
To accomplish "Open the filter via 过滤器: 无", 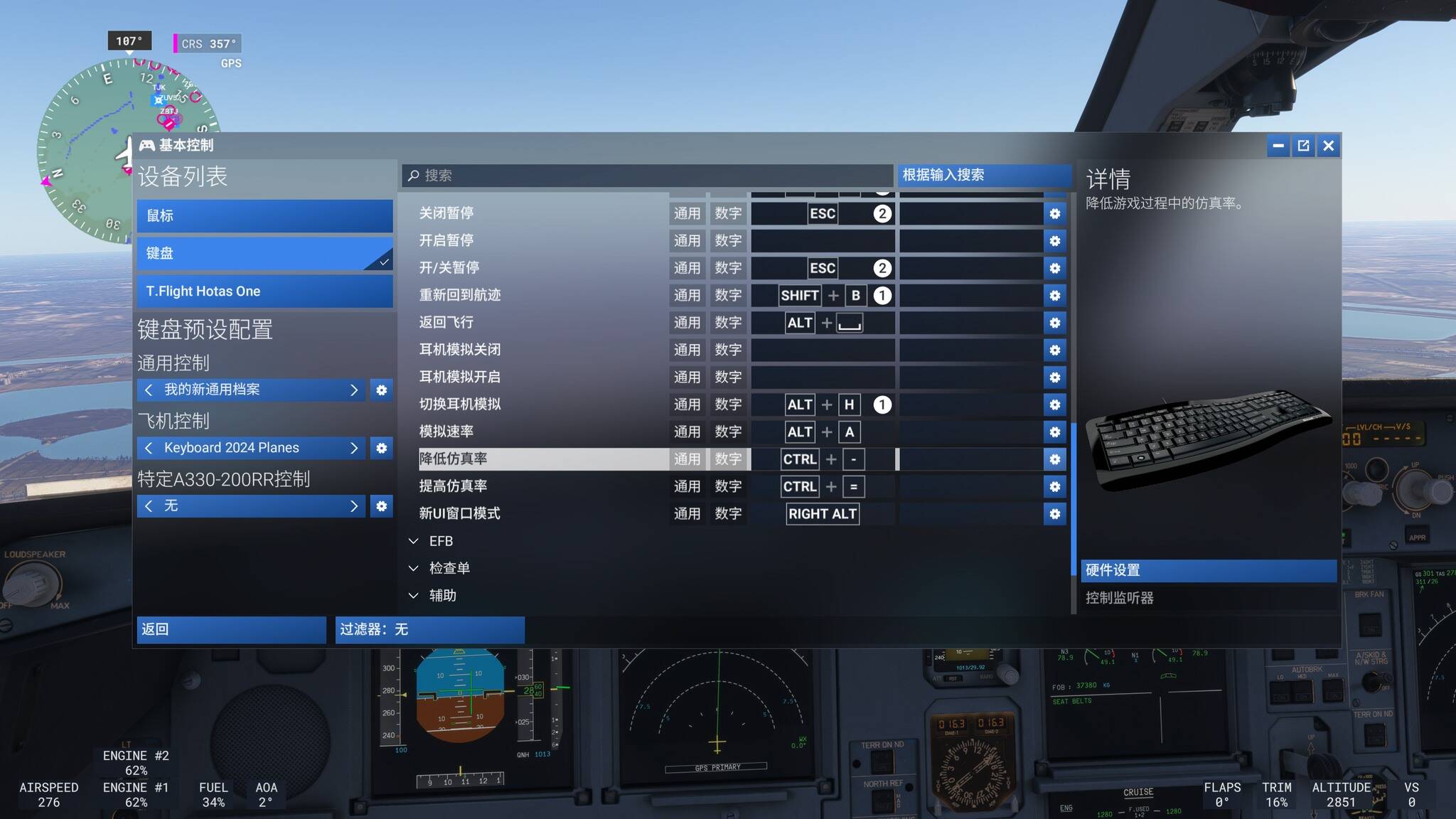I will [x=429, y=629].
